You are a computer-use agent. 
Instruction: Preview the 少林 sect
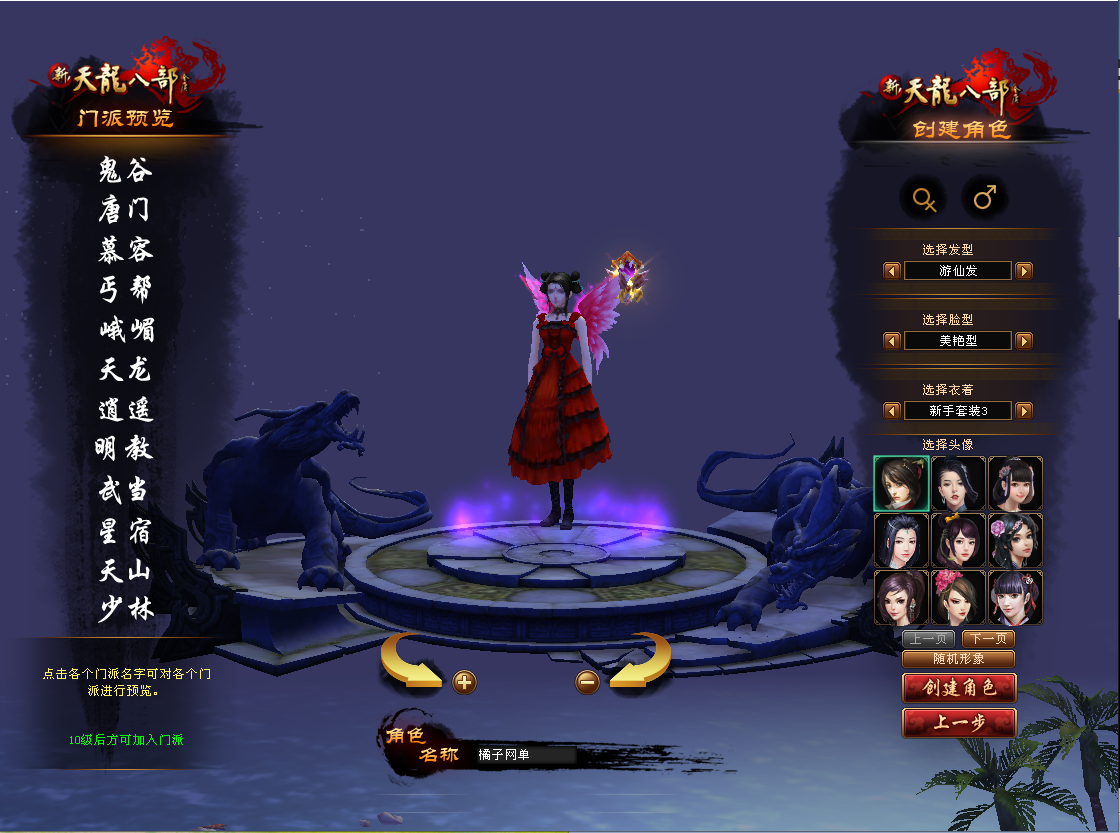126,608
